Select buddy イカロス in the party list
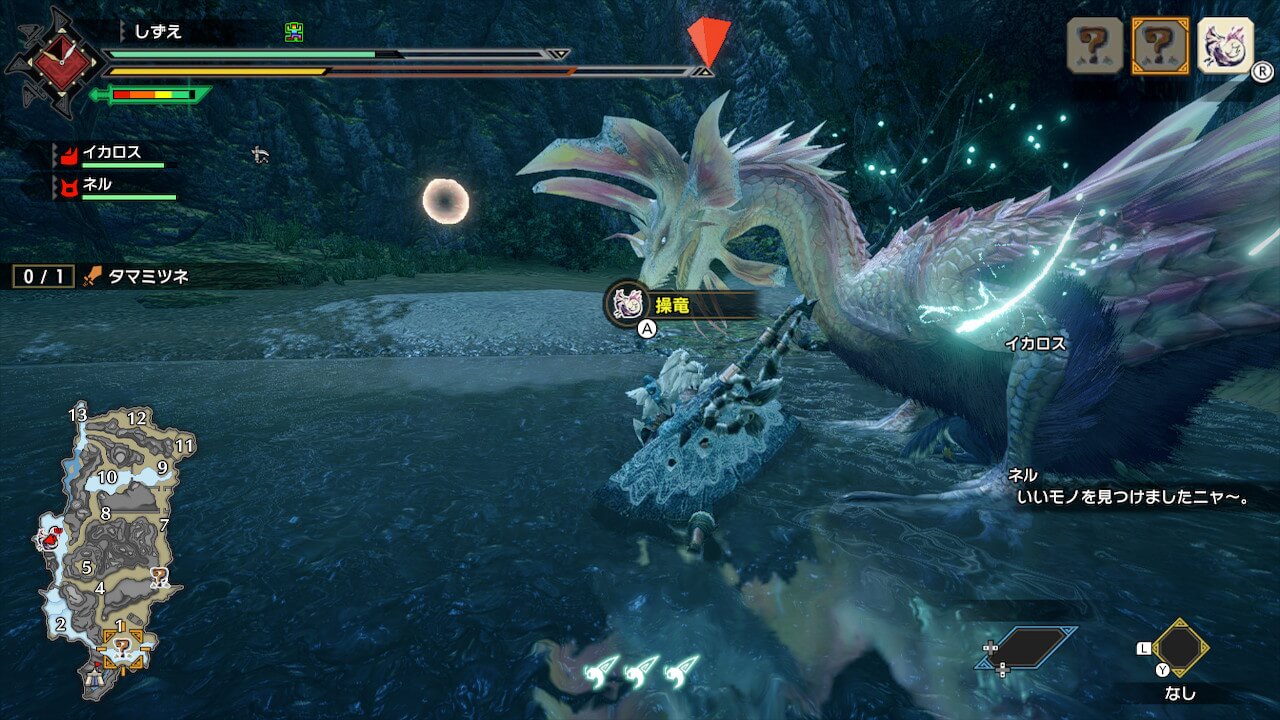The image size is (1280, 720). point(111,153)
